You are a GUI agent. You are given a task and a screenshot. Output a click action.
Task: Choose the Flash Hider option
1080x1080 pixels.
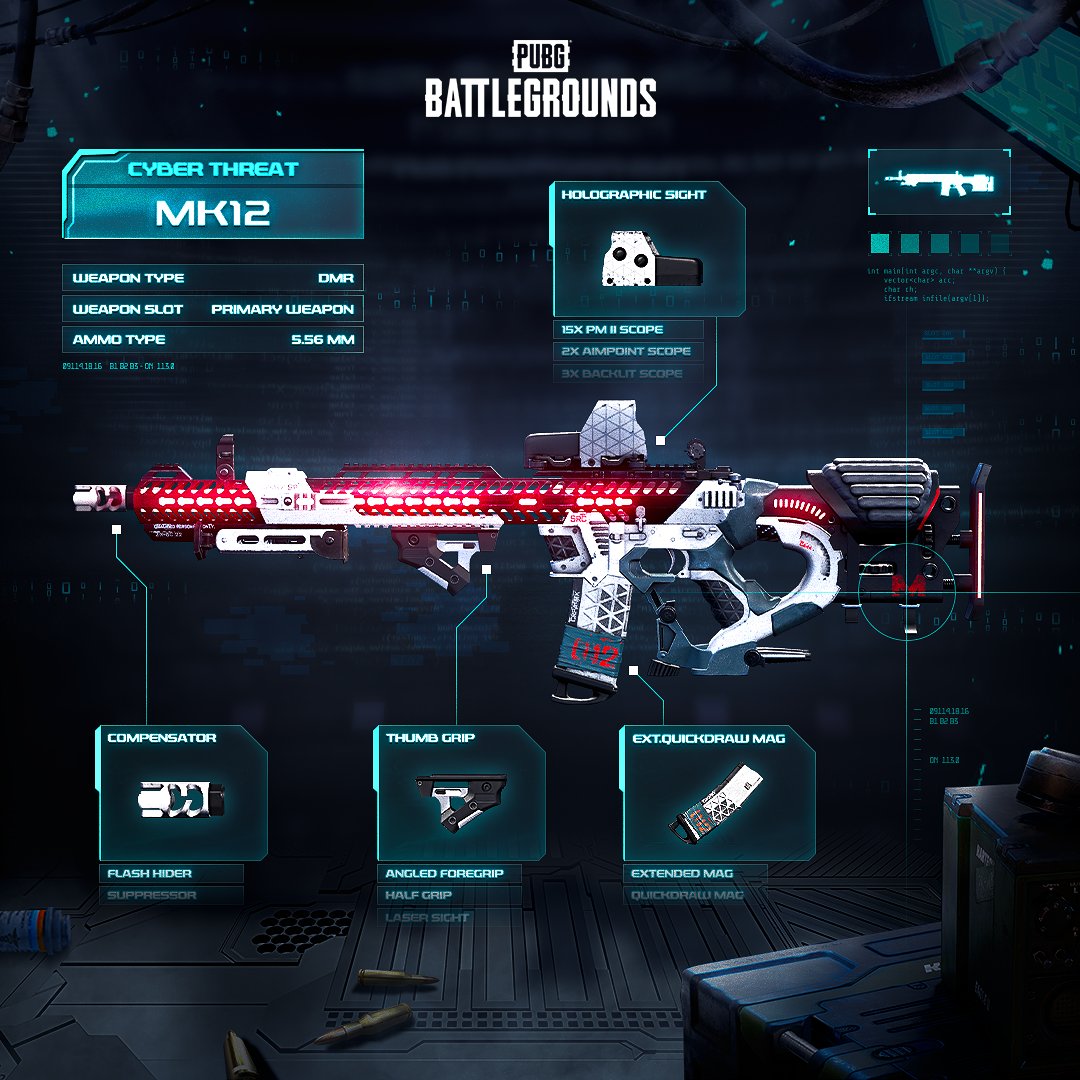[170, 873]
